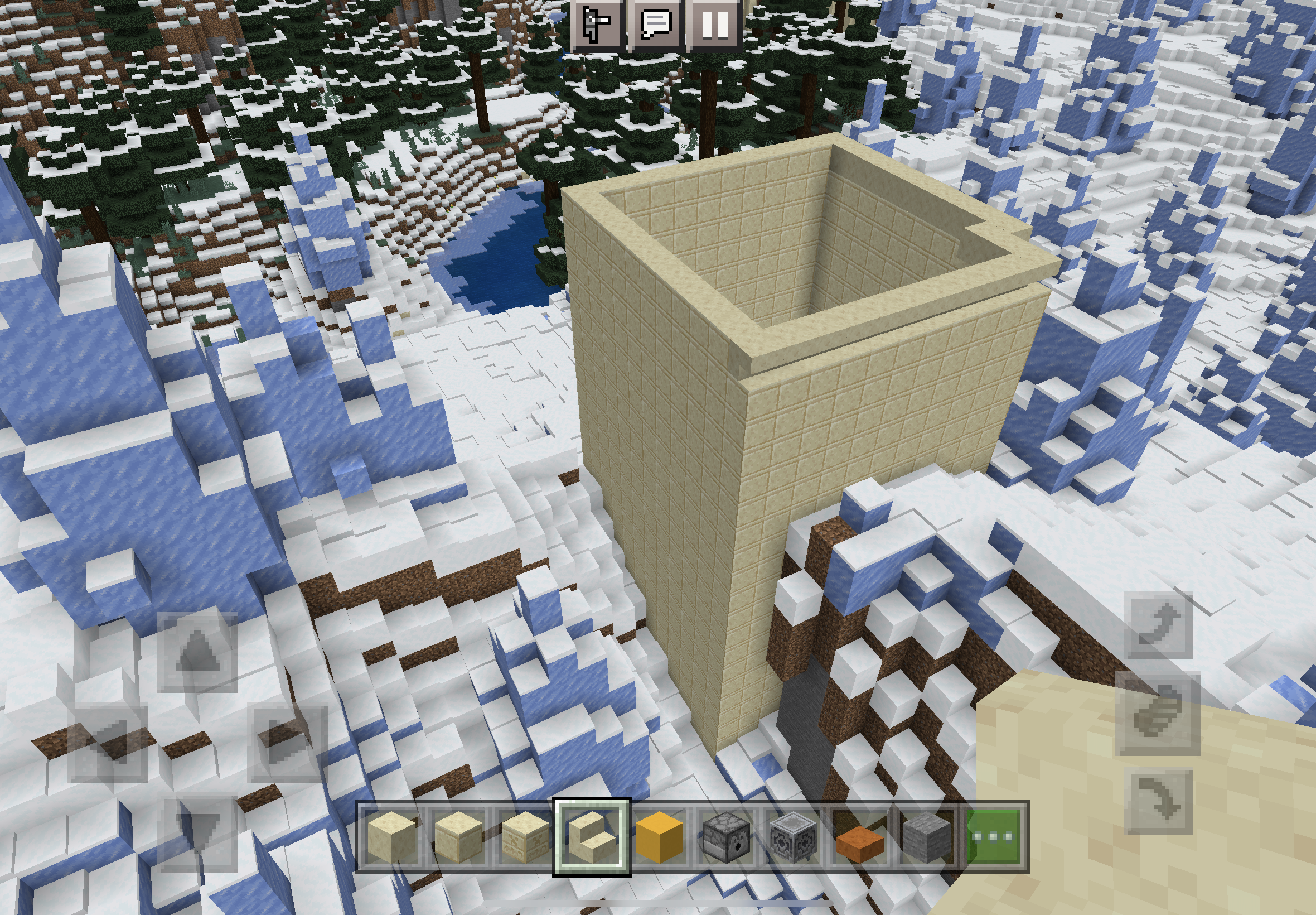Screen dimensions: 1316x915
Task: Choose the gray patterned machine block slot
Action: click(793, 836)
